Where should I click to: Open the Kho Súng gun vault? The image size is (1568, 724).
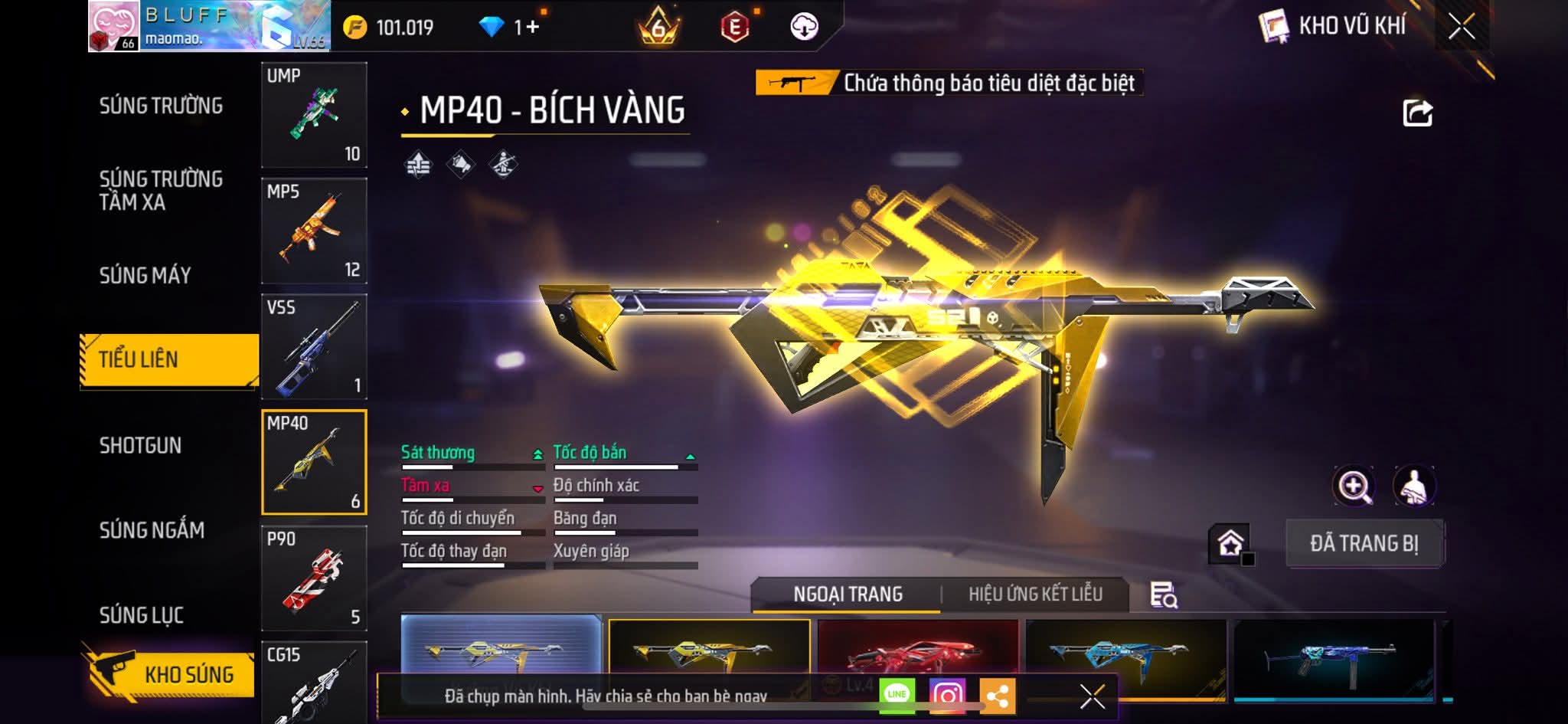[x=170, y=673]
